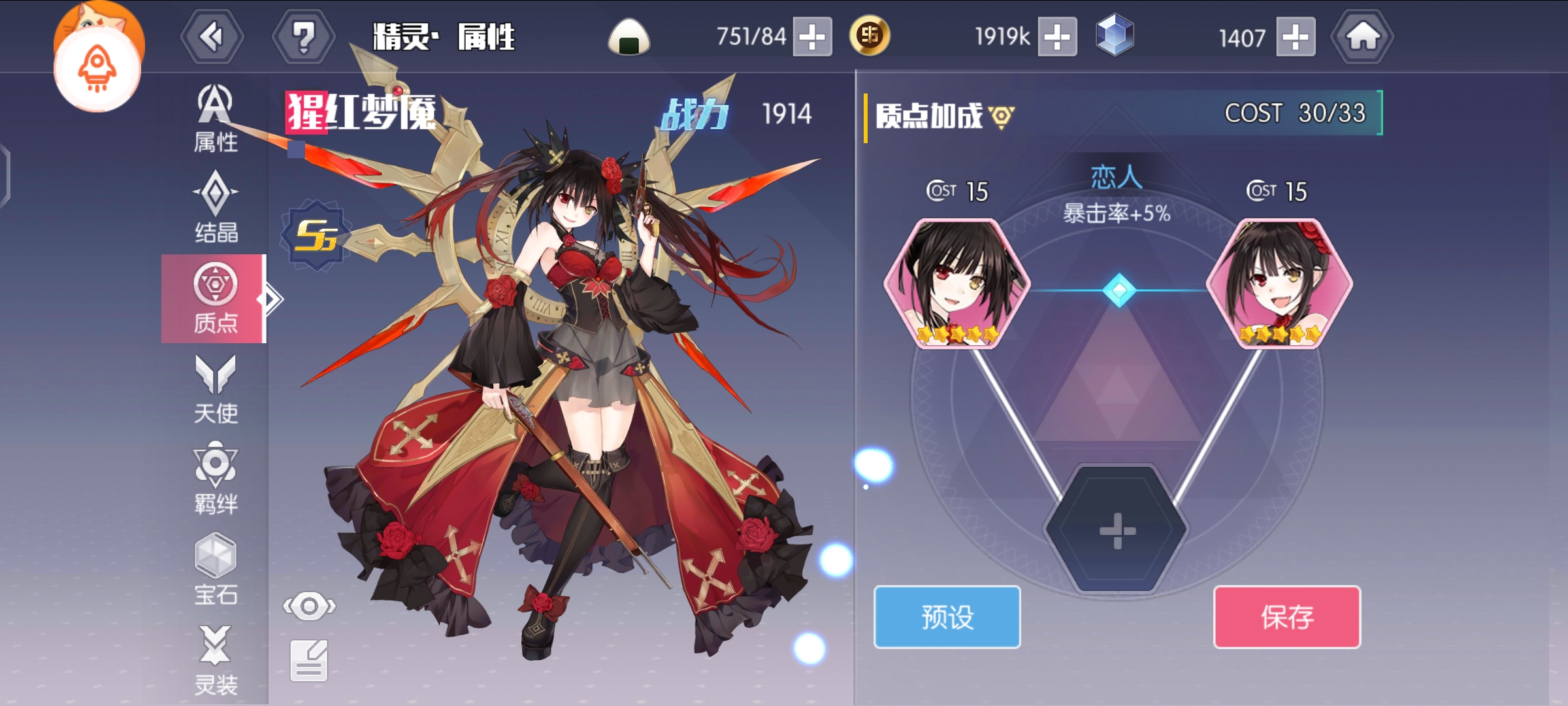Switch to the 属性 tab

point(215,119)
